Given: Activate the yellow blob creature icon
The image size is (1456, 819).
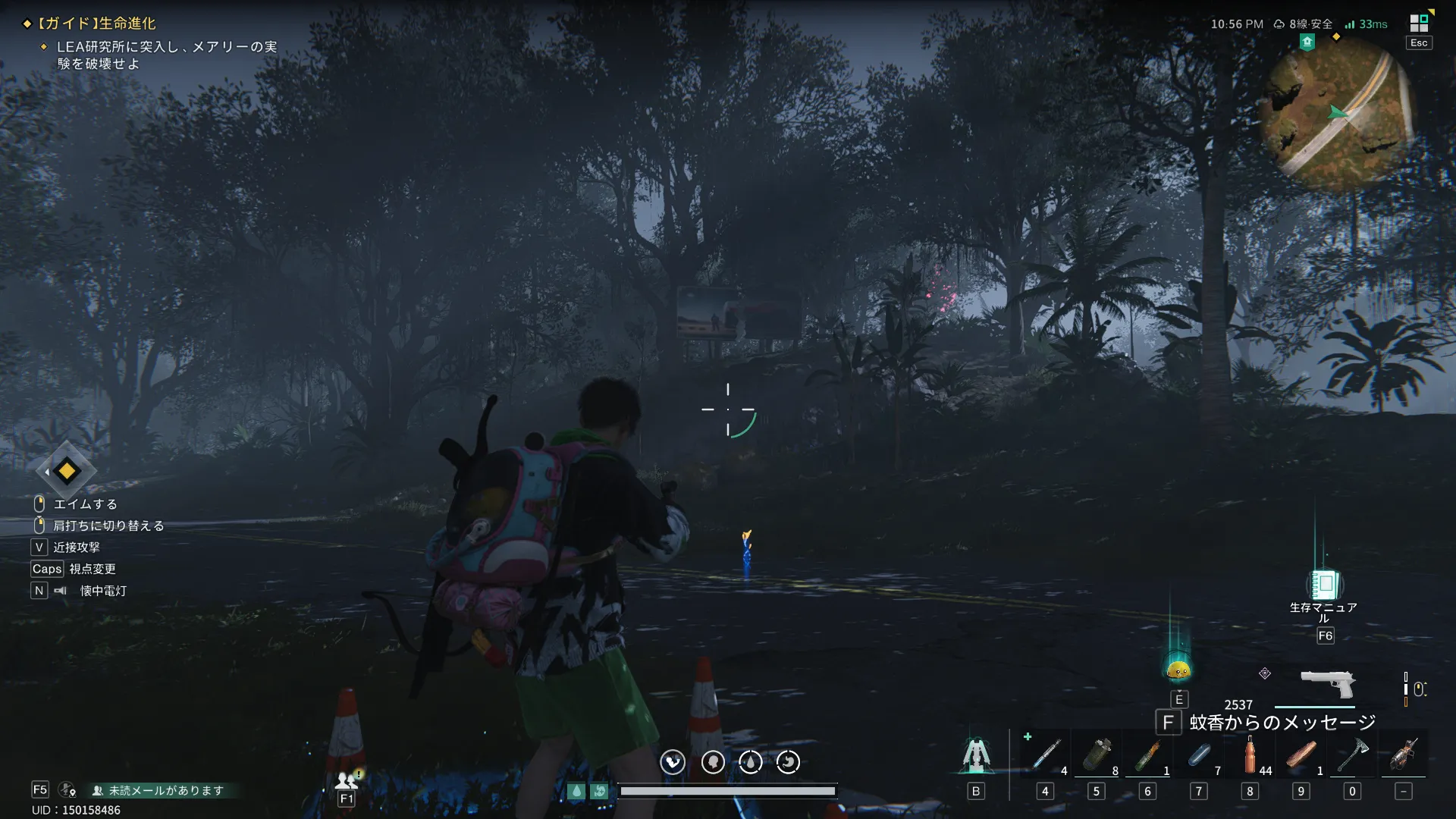Looking at the screenshot, I should pos(1178,670).
